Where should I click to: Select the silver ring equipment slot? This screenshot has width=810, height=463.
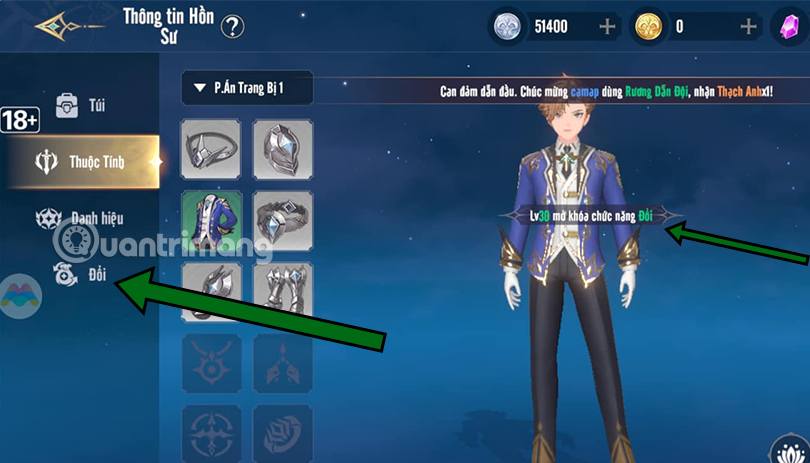point(282,220)
